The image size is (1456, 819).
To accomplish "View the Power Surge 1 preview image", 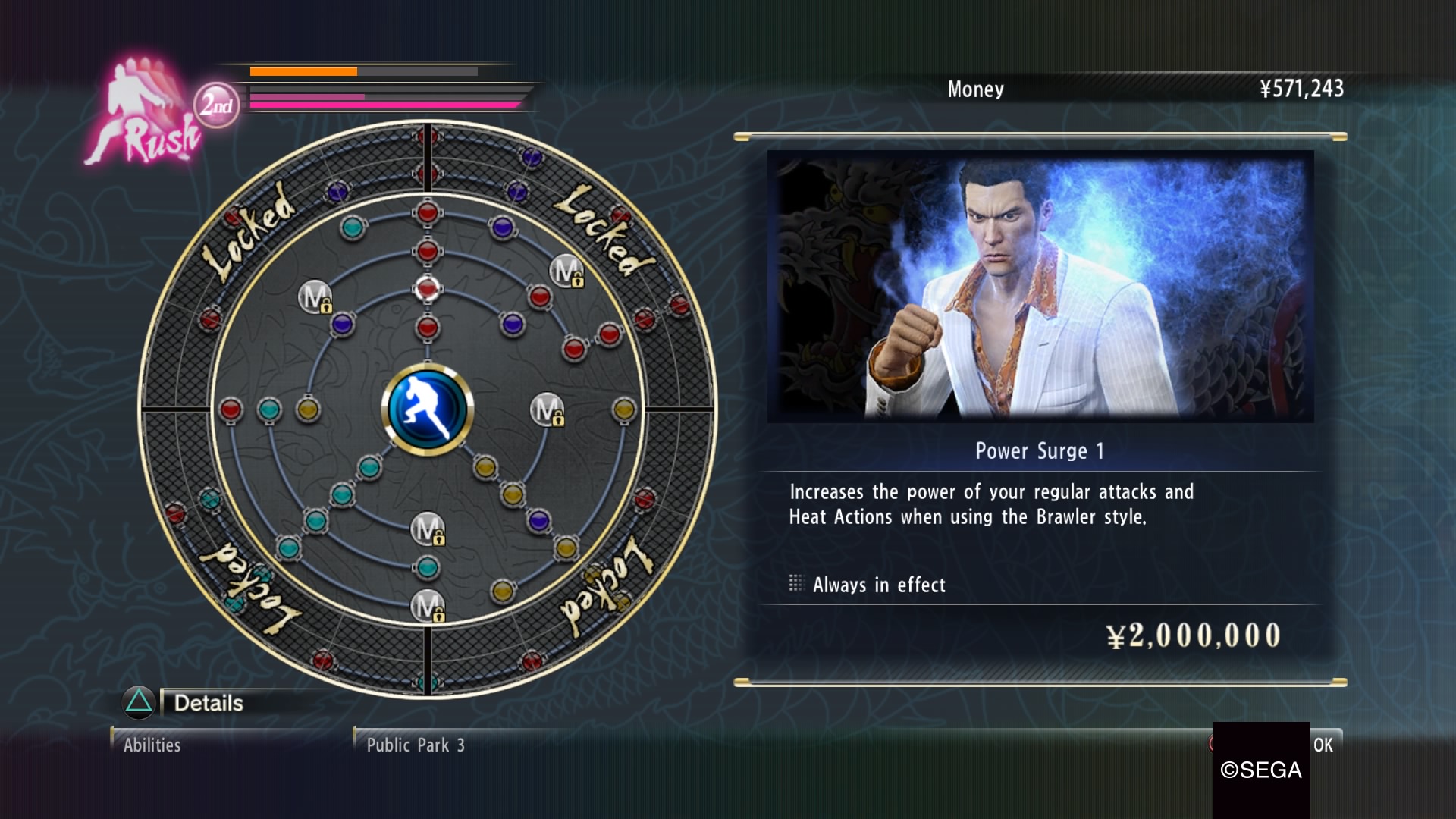I will coord(1040,286).
